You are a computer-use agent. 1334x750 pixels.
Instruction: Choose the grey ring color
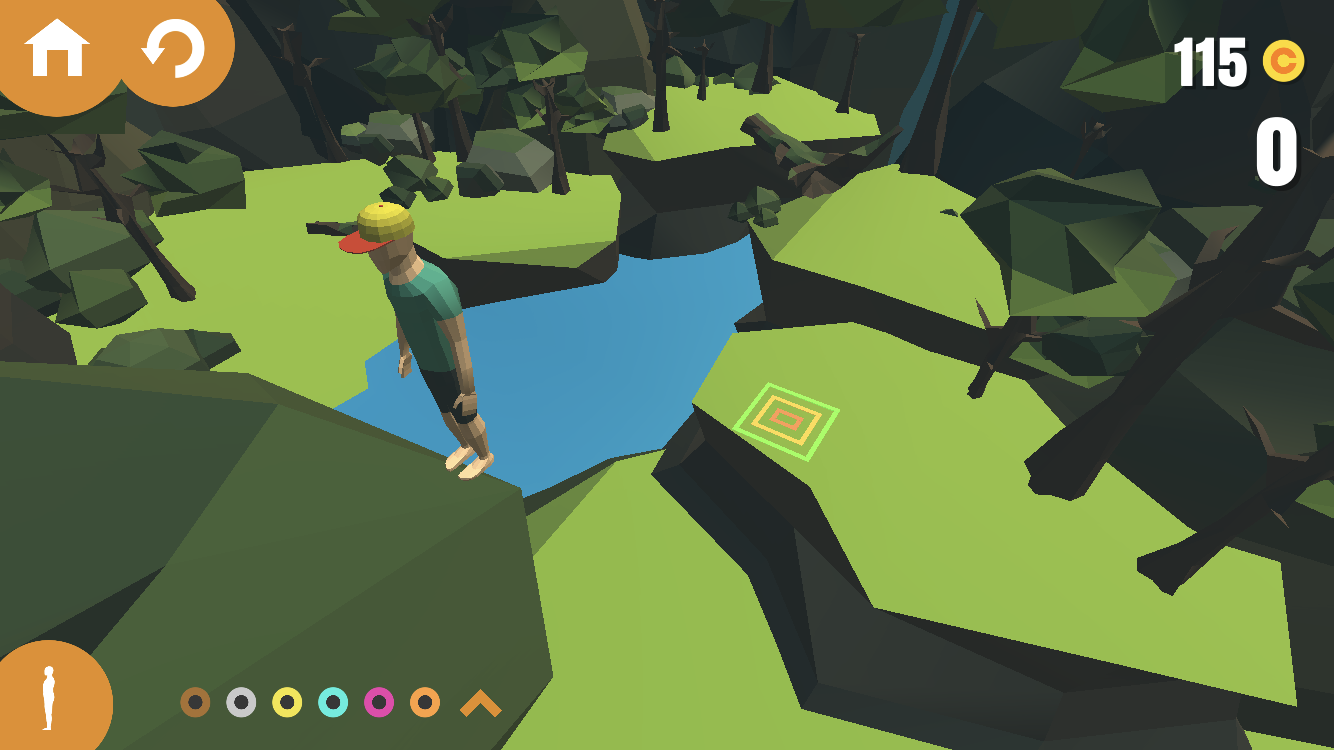(241, 702)
